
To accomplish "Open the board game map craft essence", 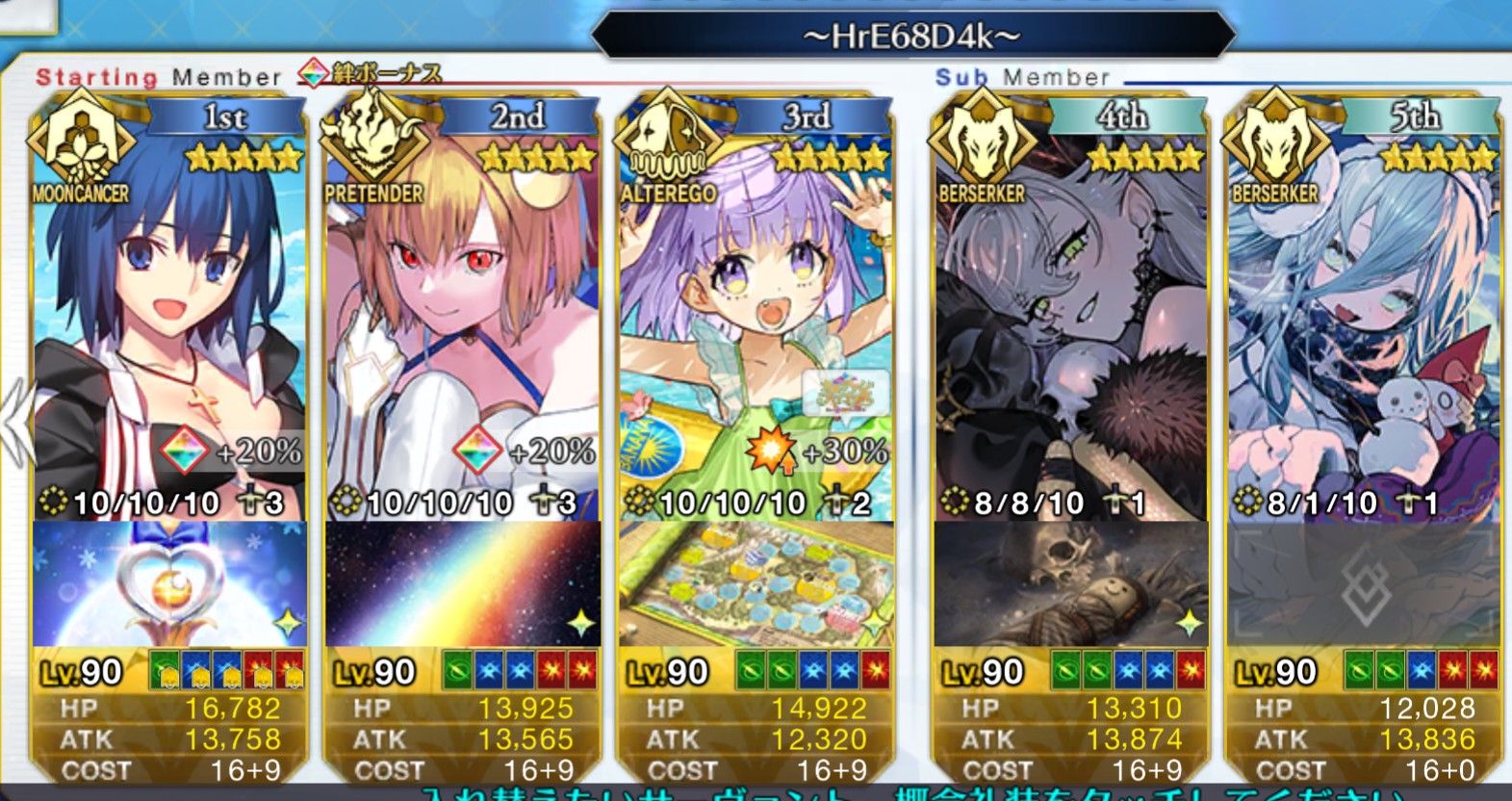I will (x=756, y=584).
